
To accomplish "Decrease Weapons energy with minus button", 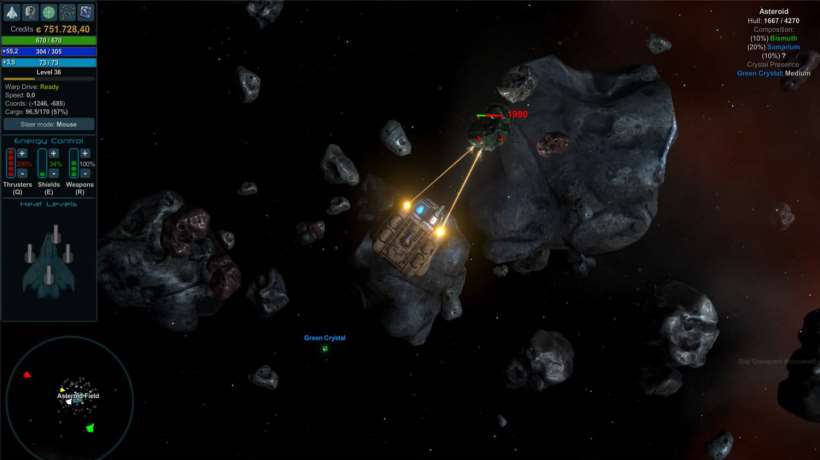I will click(86, 174).
